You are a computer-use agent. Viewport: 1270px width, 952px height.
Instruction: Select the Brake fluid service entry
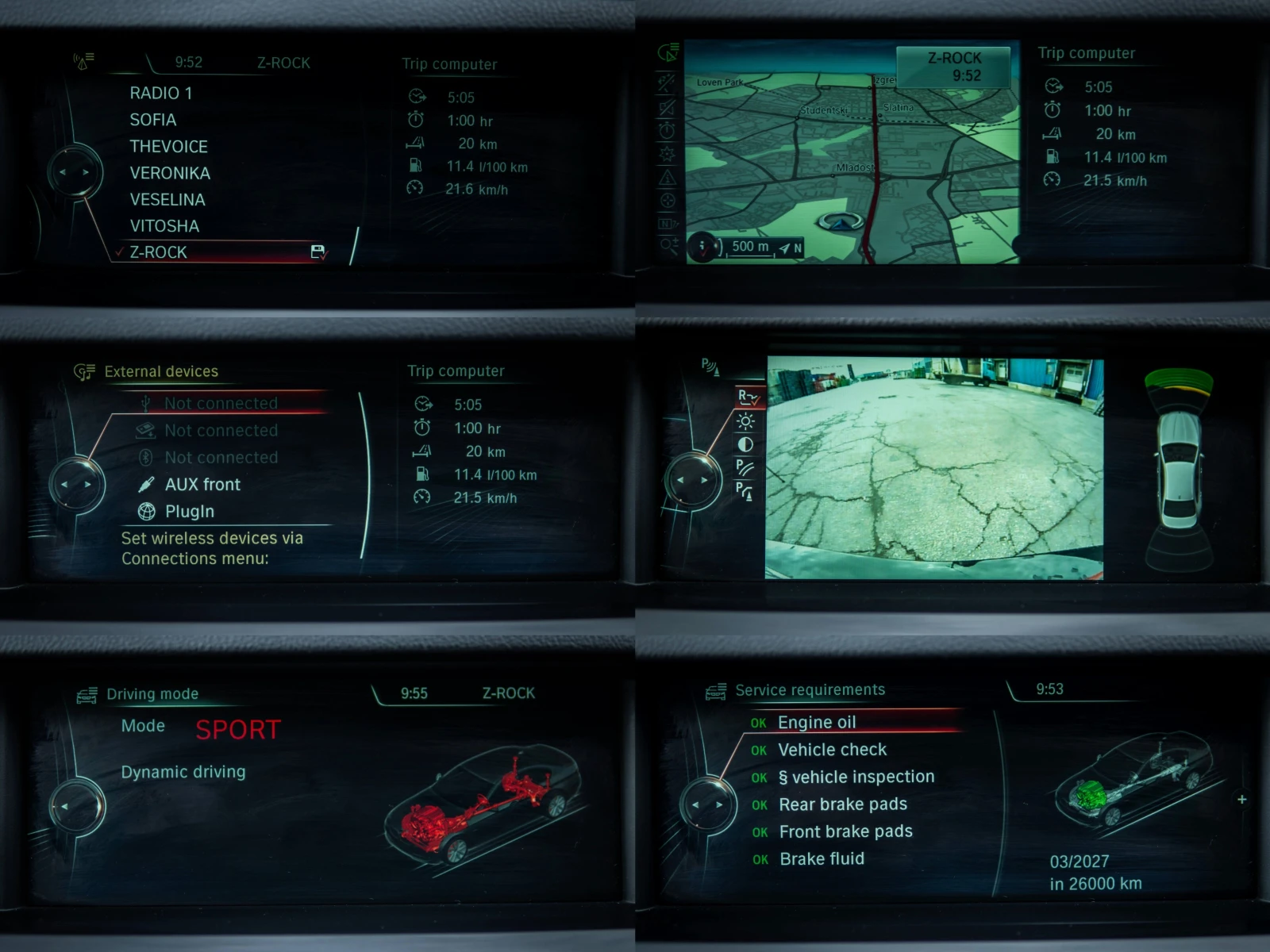[822, 859]
